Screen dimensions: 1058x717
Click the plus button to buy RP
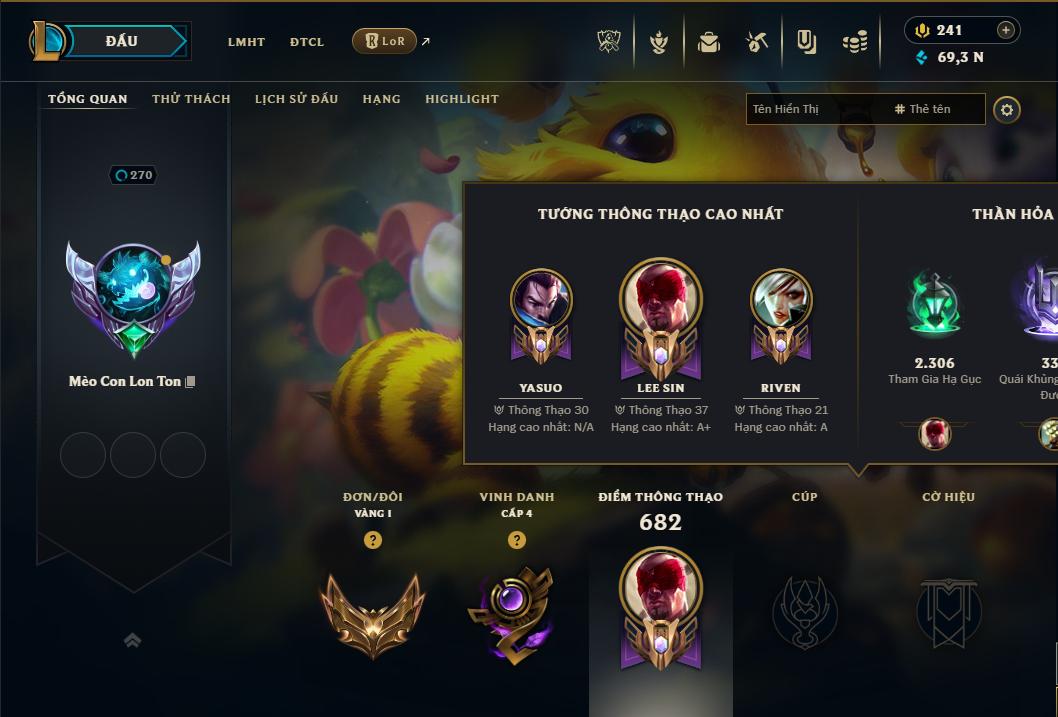[x=1006, y=30]
